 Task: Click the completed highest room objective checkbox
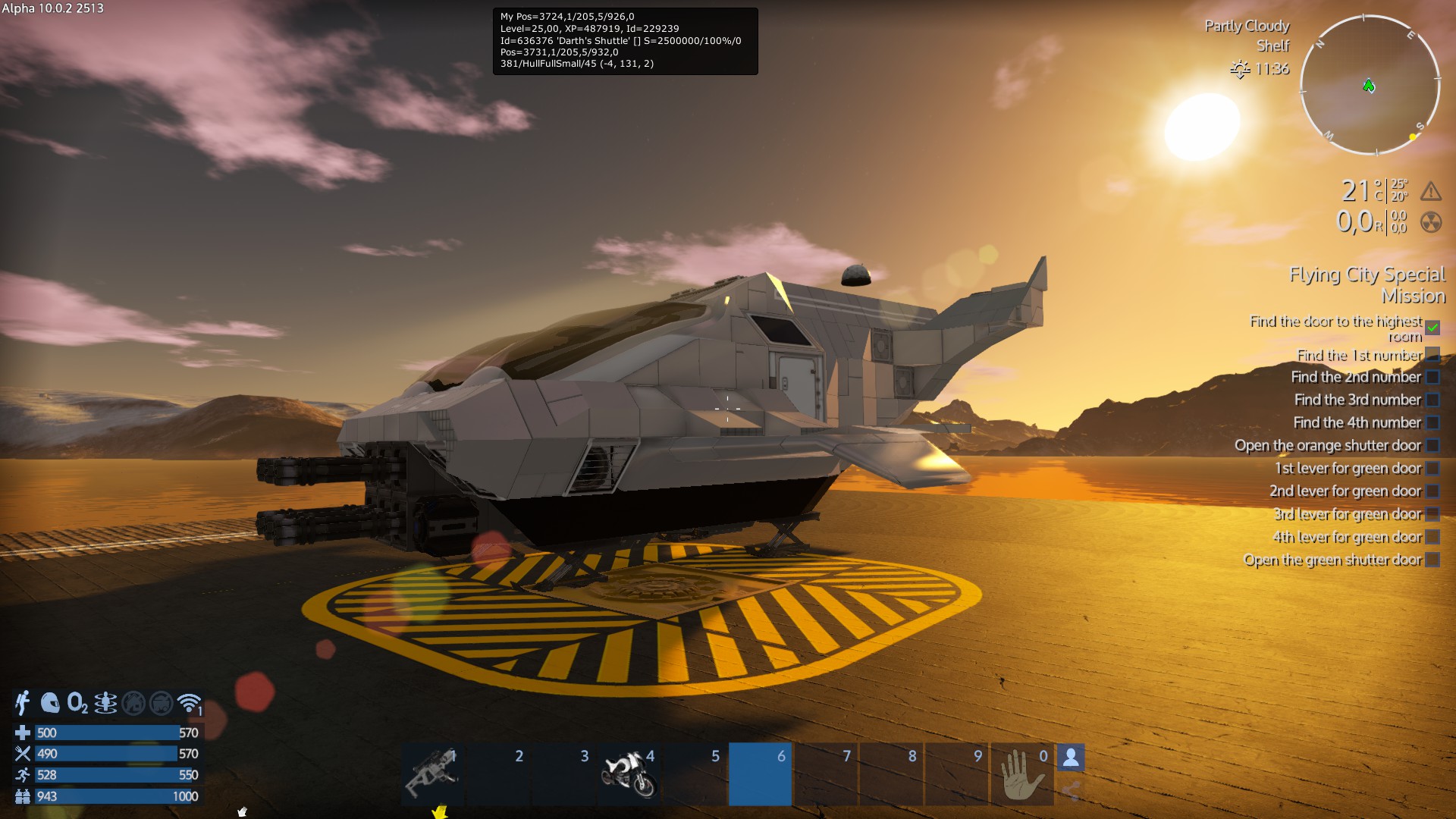pyautogui.click(x=1432, y=328)
